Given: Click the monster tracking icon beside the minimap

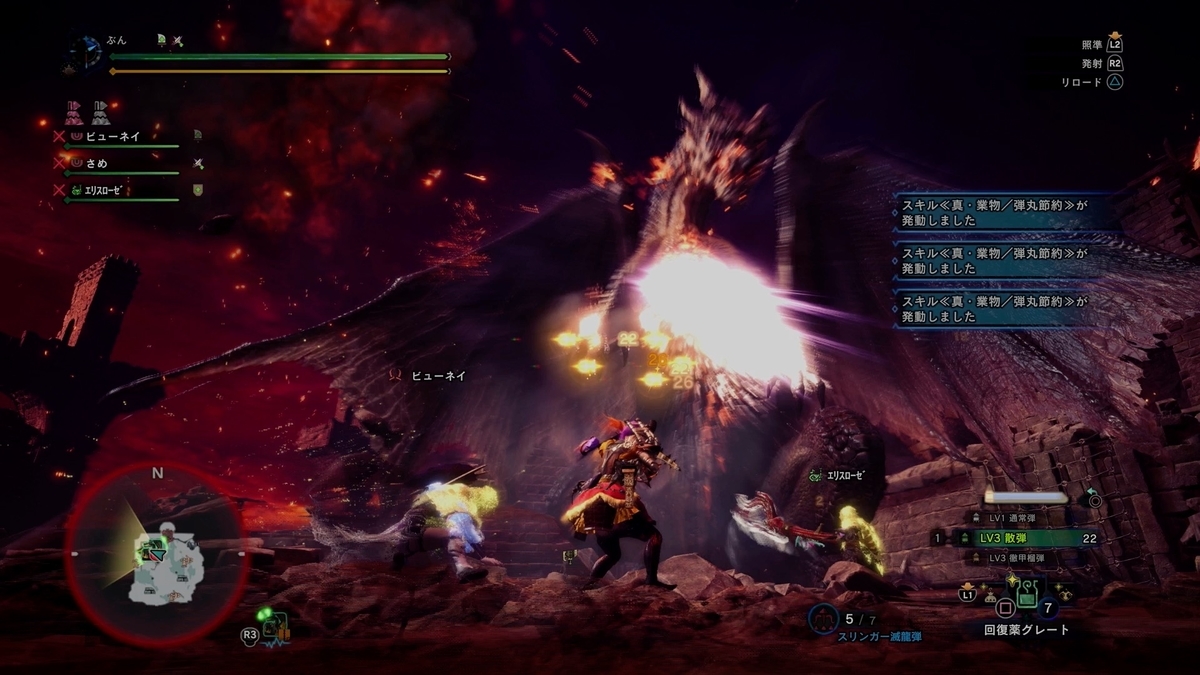Looking at the screenshot, I should click(275, 627).
